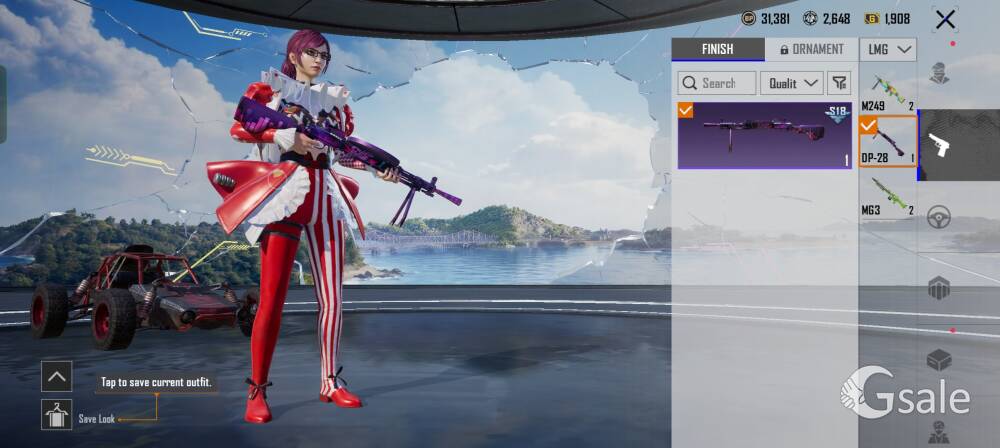Open the Quality sort dropdown

click(791, 83)
